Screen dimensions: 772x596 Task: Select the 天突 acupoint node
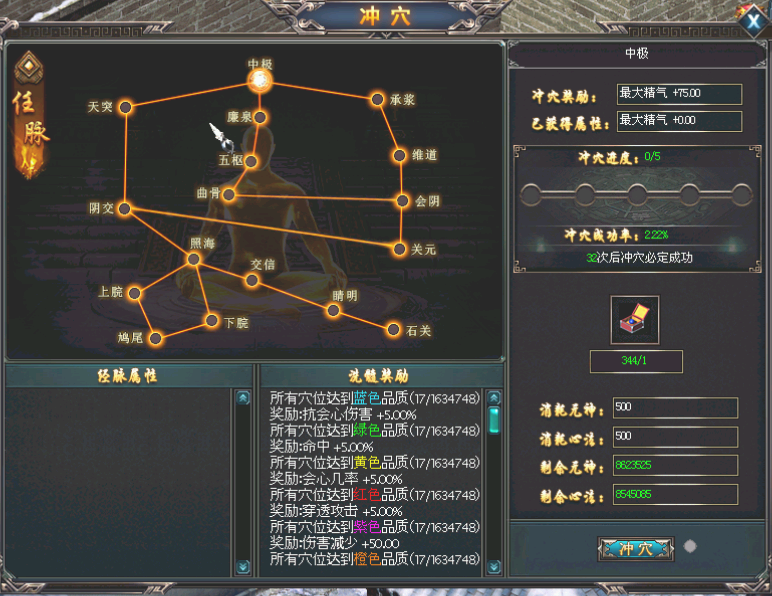click(x=126, y=107)
